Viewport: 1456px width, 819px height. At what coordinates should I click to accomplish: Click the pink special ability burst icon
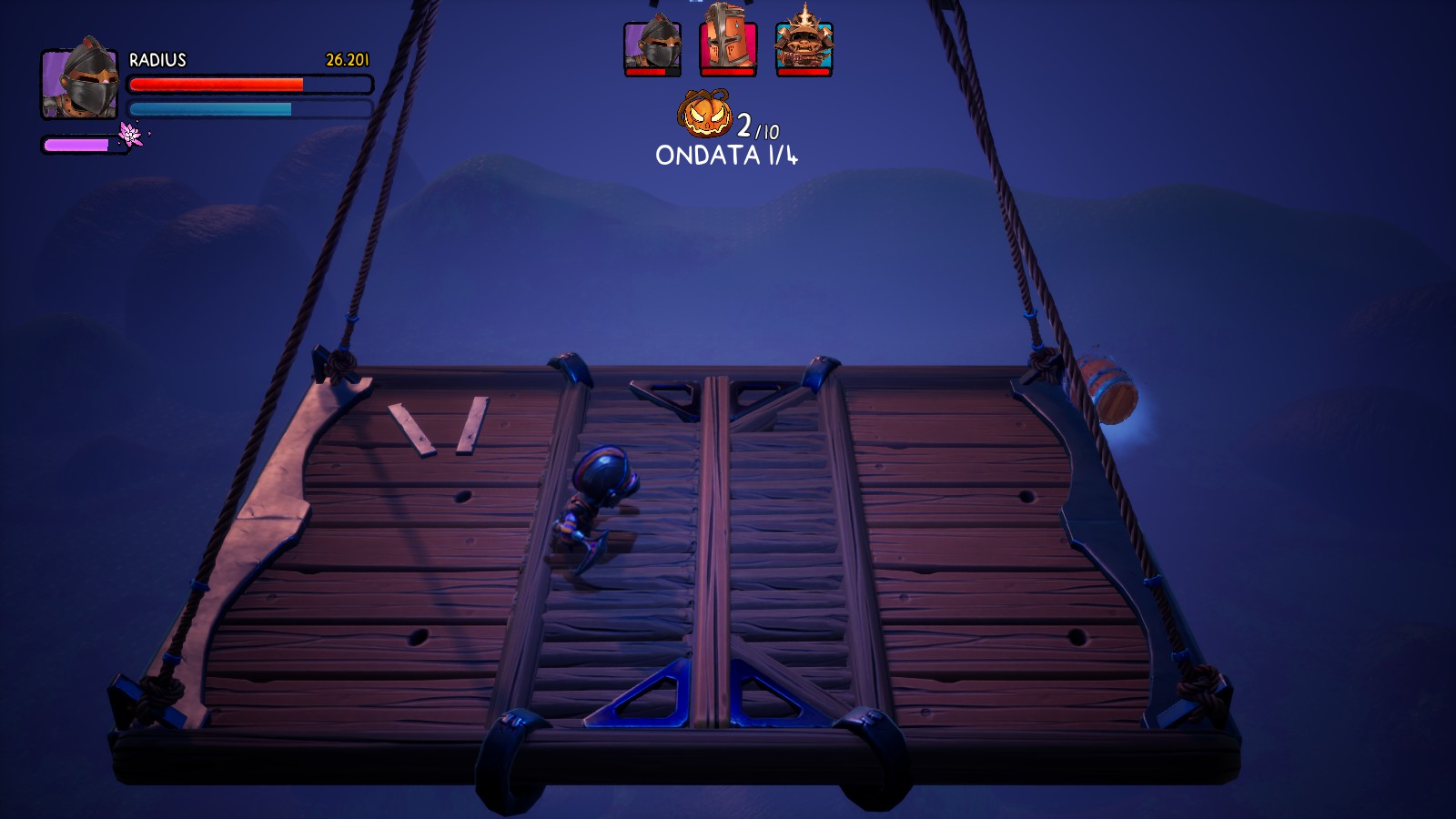click(132, 135)
